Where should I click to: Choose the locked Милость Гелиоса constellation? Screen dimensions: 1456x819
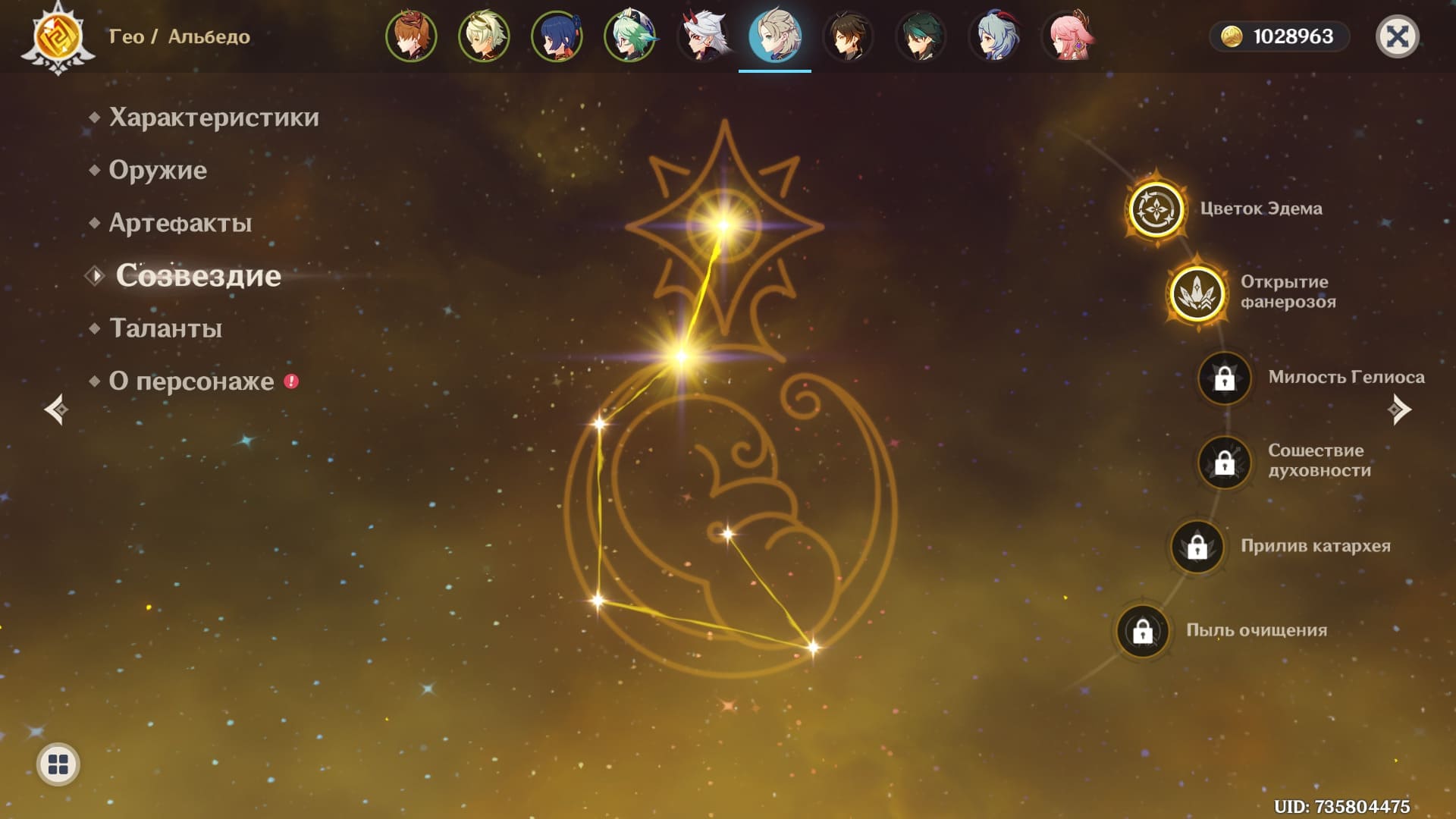(1224, 378)
